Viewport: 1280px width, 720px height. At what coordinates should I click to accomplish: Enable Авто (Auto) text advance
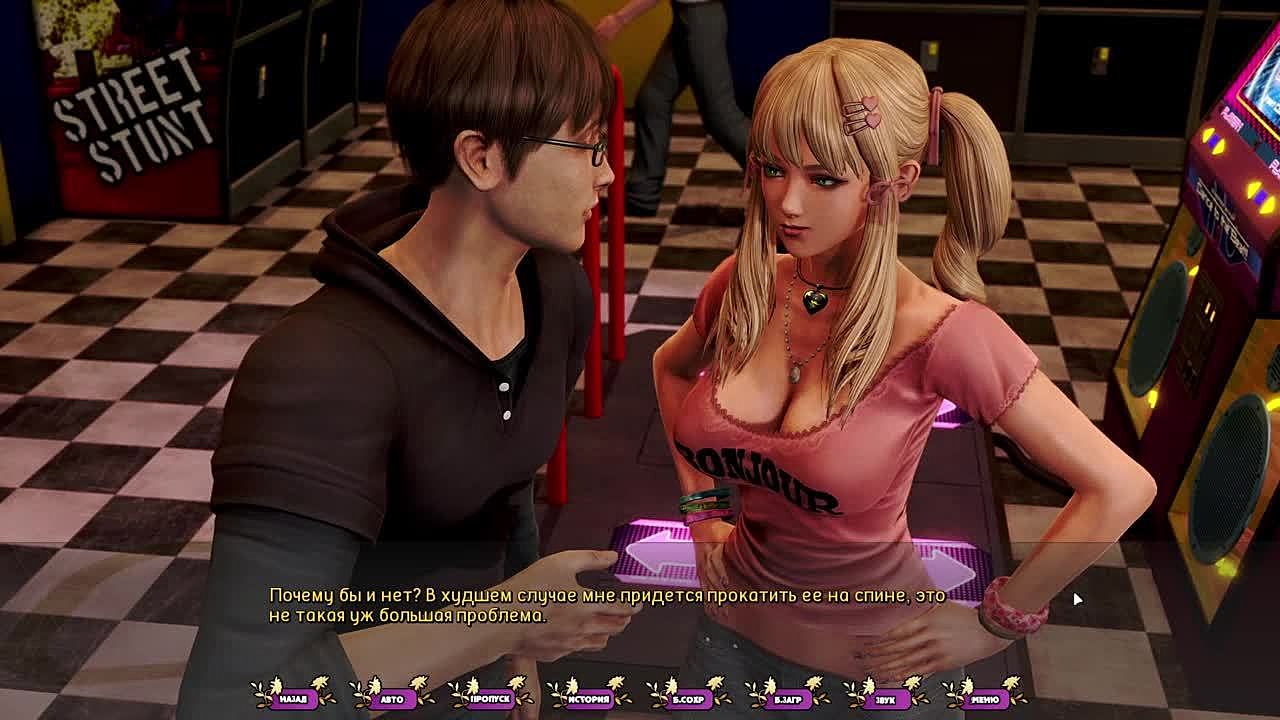pyautogui.click(x=392, y=698)
